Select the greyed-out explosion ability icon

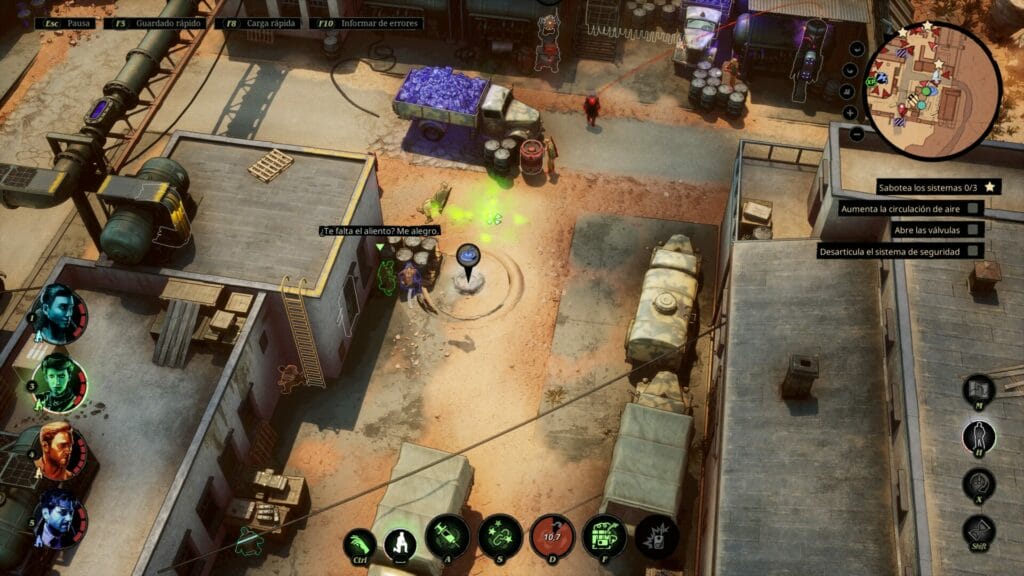[x=656, y=537]
